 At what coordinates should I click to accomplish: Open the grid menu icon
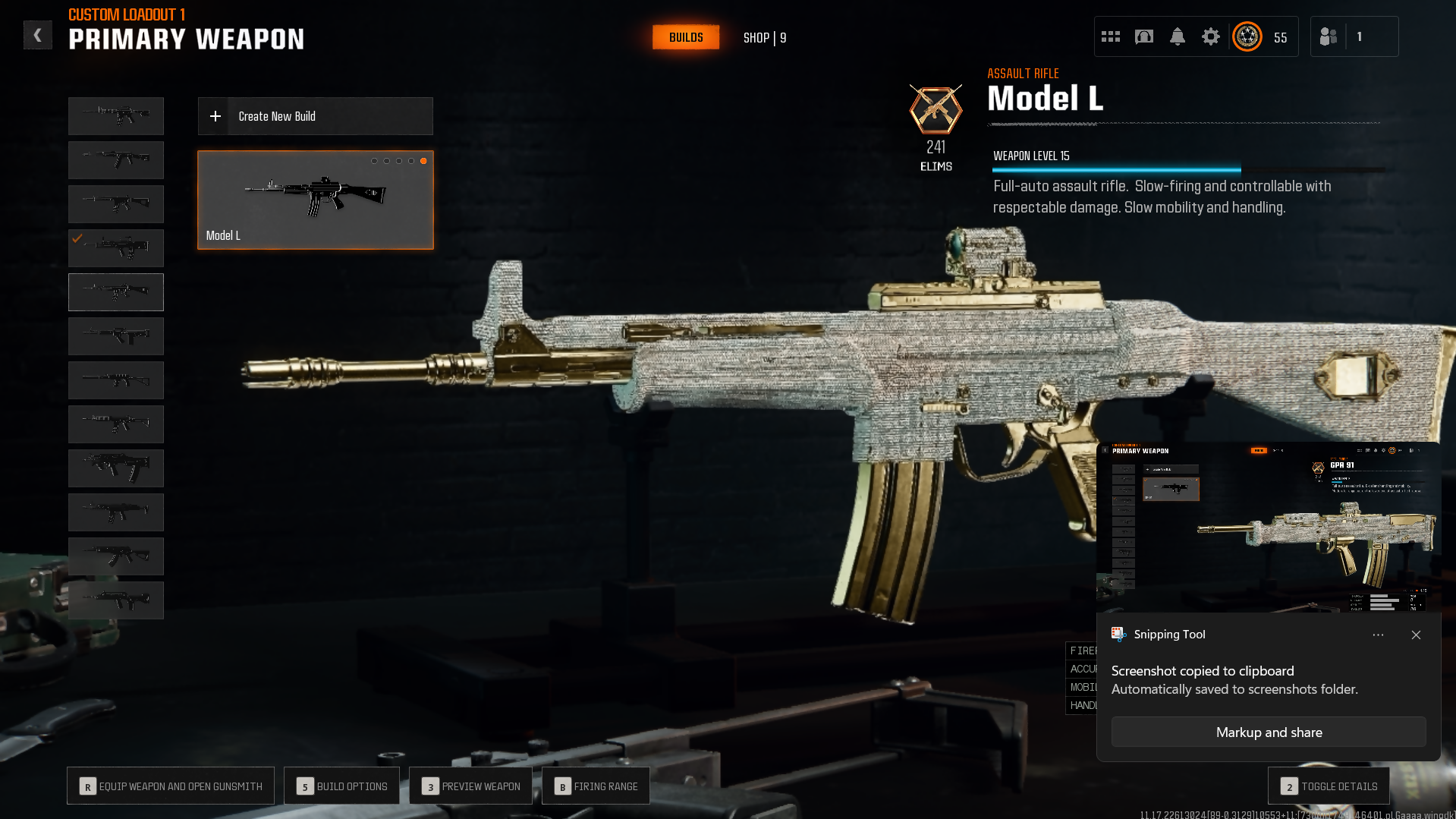(x=1111, y=36)
